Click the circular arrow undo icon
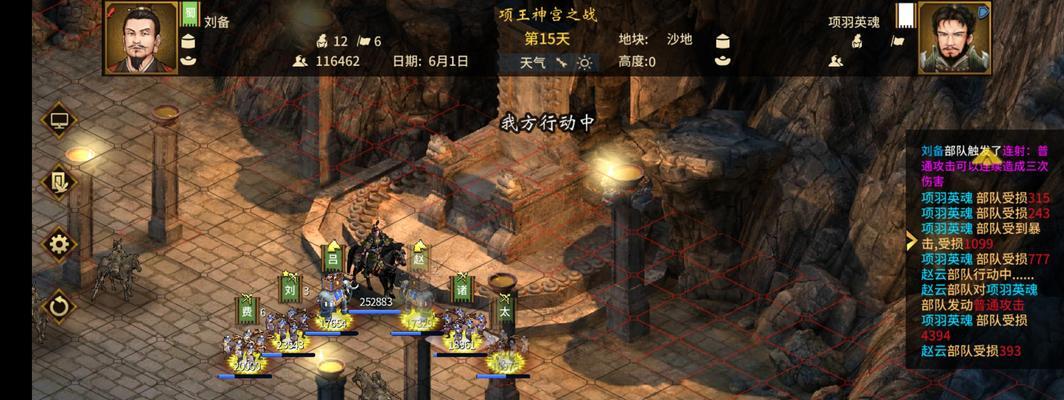 [58, 305]
